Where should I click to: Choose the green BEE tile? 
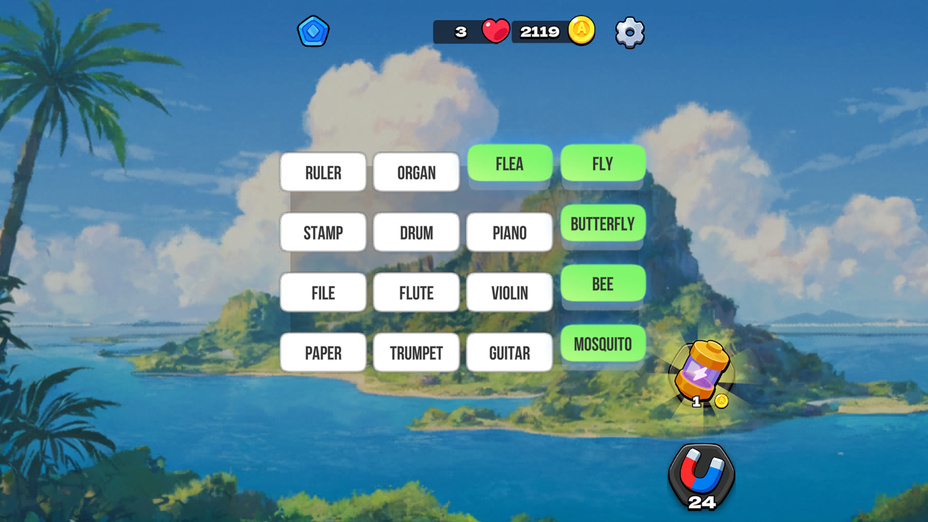click(602, 284)
